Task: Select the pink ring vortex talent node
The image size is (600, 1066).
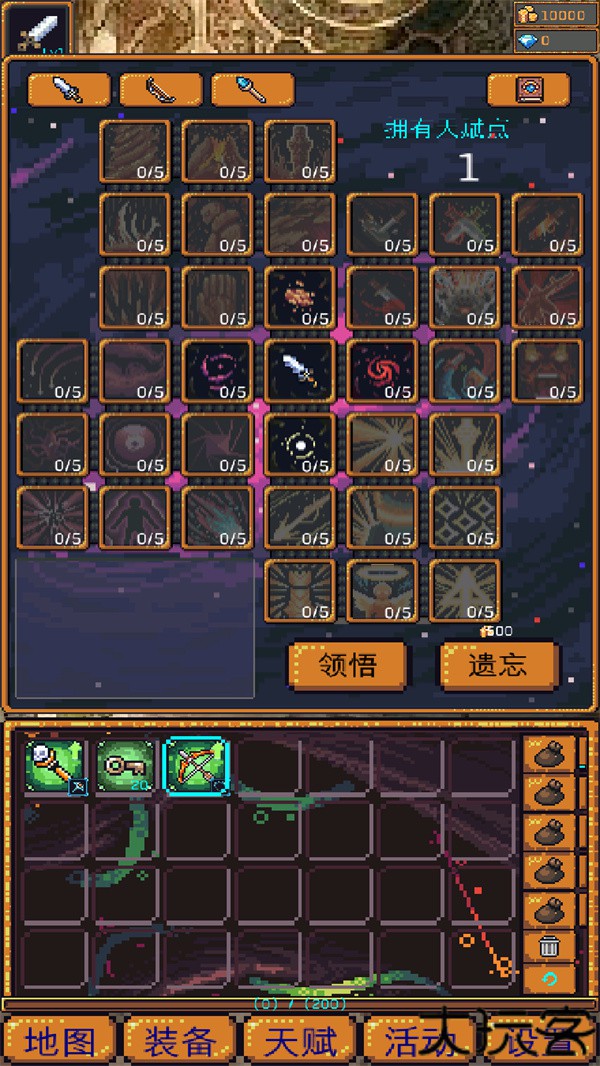Action: 218,370
